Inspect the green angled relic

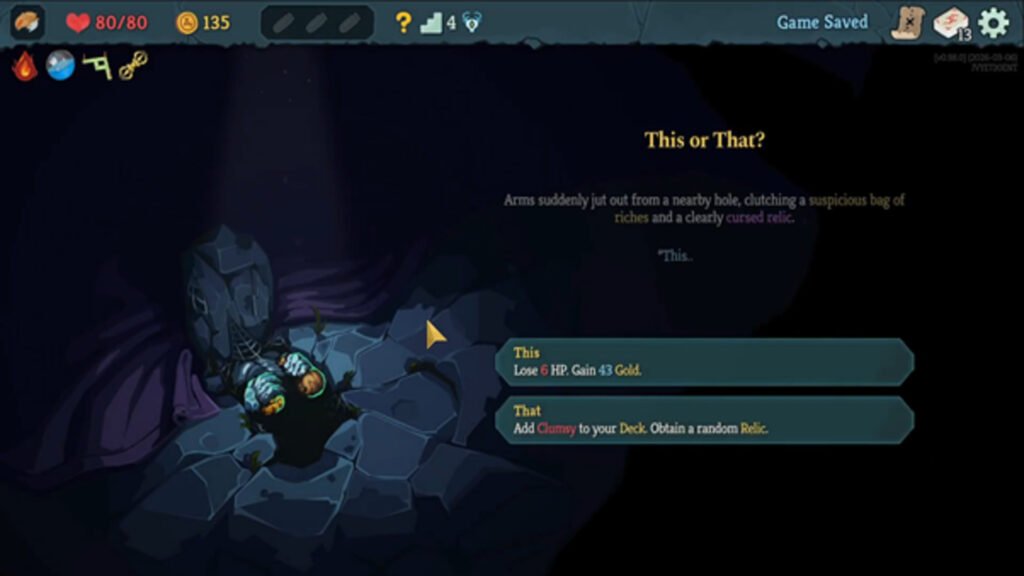(x=96, y=66)
